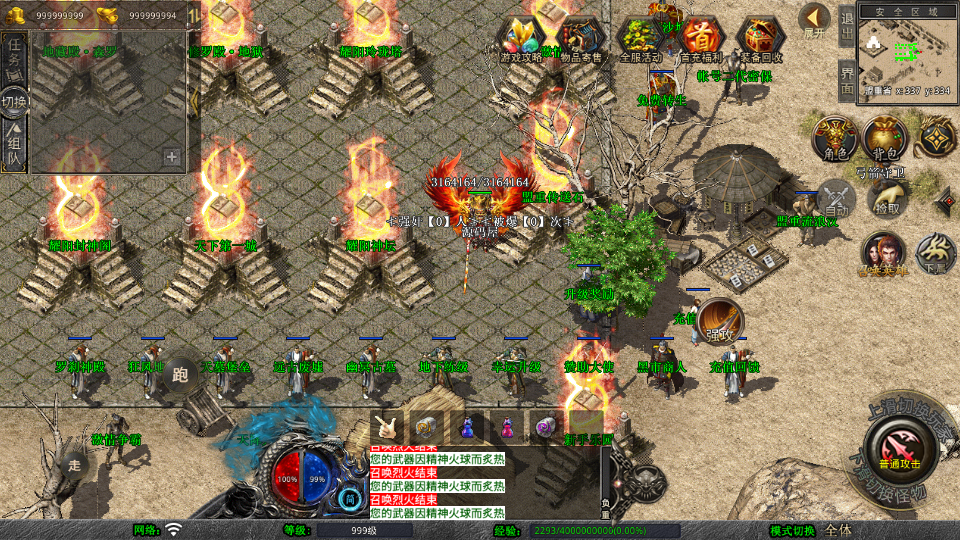The image size is (960, 540).
Task: Click the 界面 interface button
Action: (846, 79)
